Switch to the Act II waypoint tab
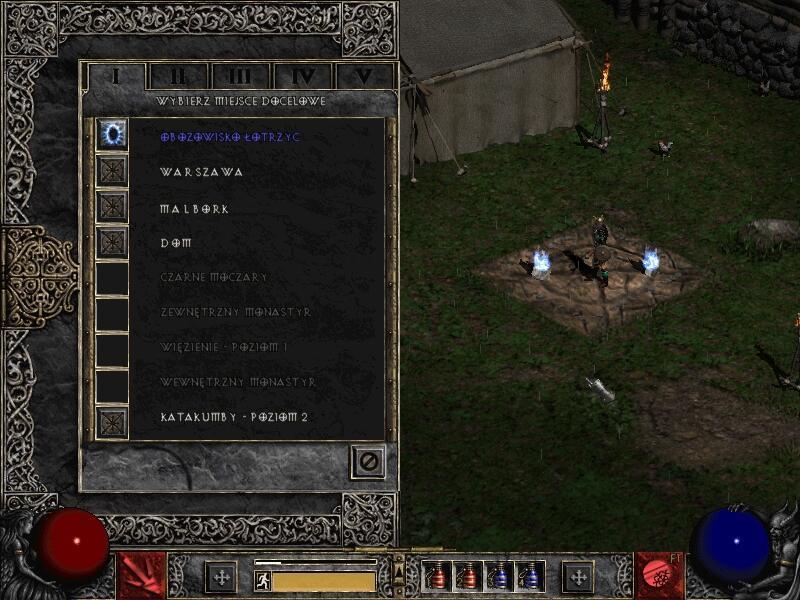This screenshot has width=800, height=600. pyautogui.click(x=178, y=76)
